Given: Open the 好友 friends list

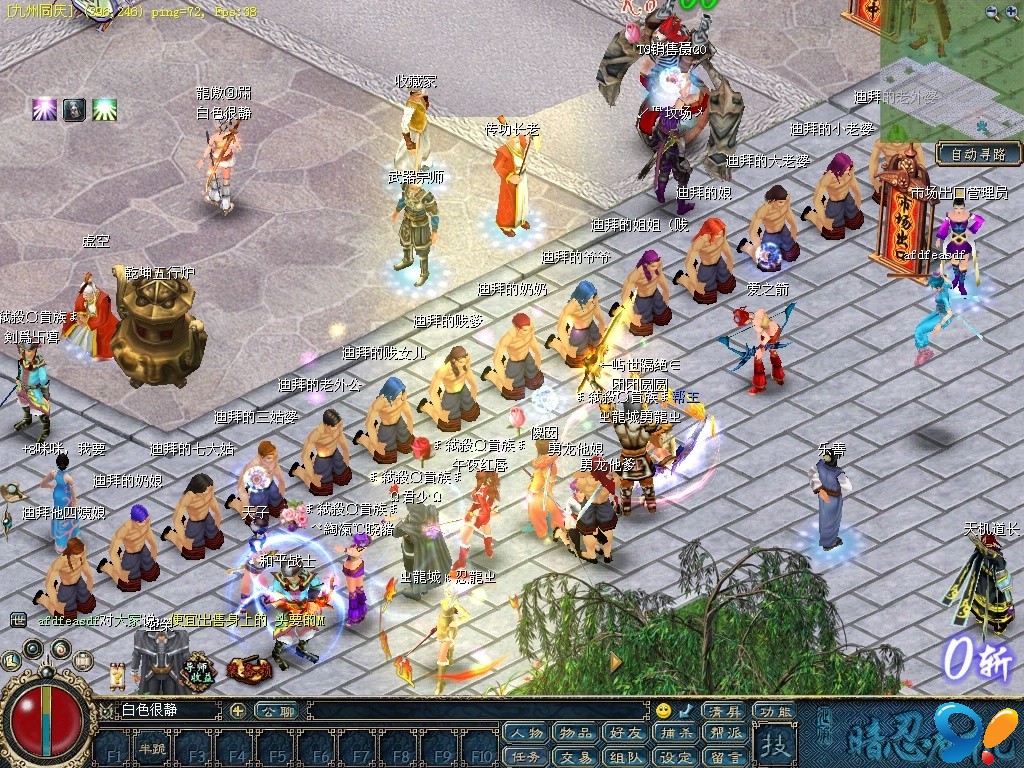Looking at the screenshot, I should click(626, 734).
